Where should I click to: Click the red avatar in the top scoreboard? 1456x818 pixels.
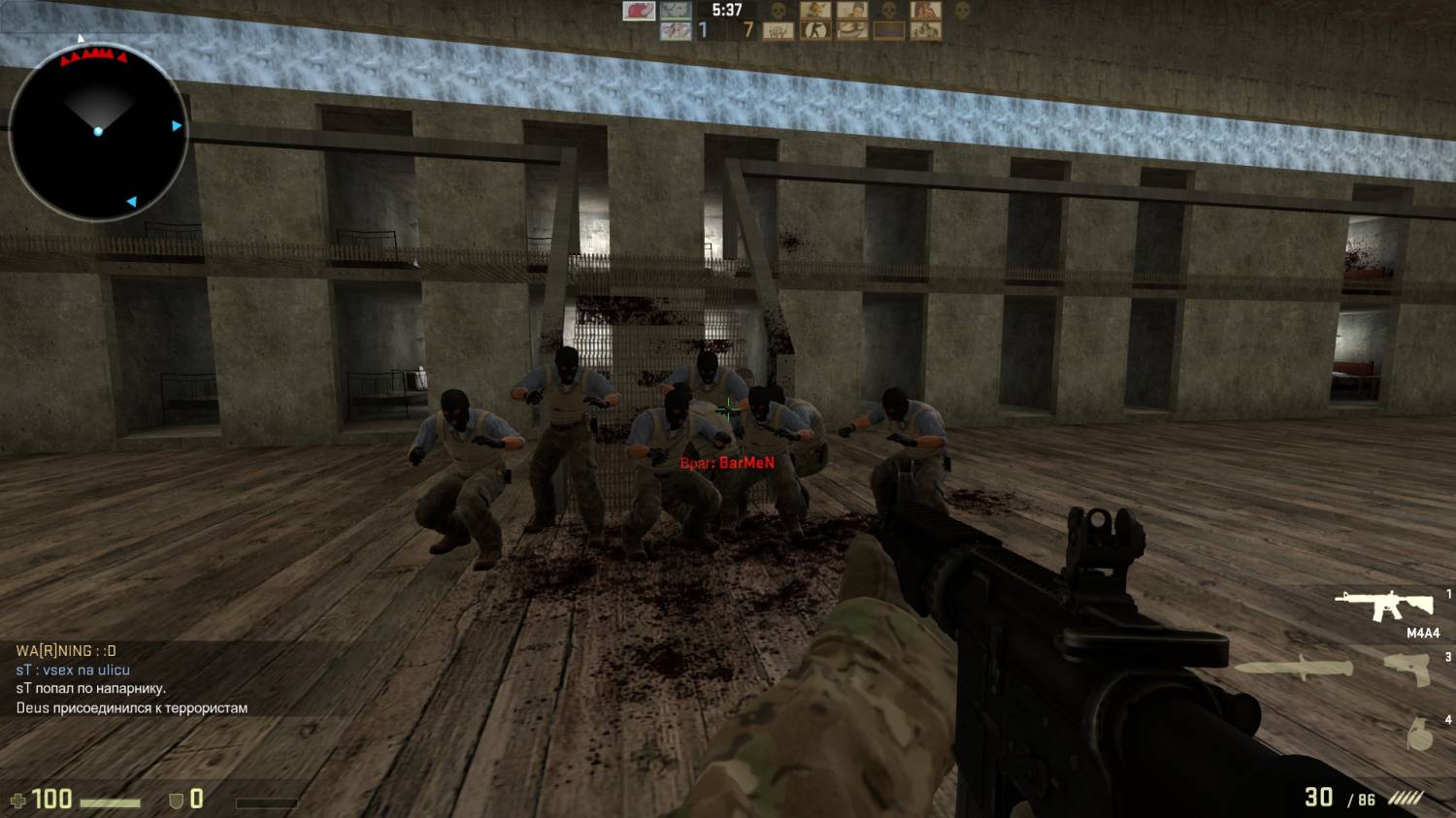click(x=639, y=11)
